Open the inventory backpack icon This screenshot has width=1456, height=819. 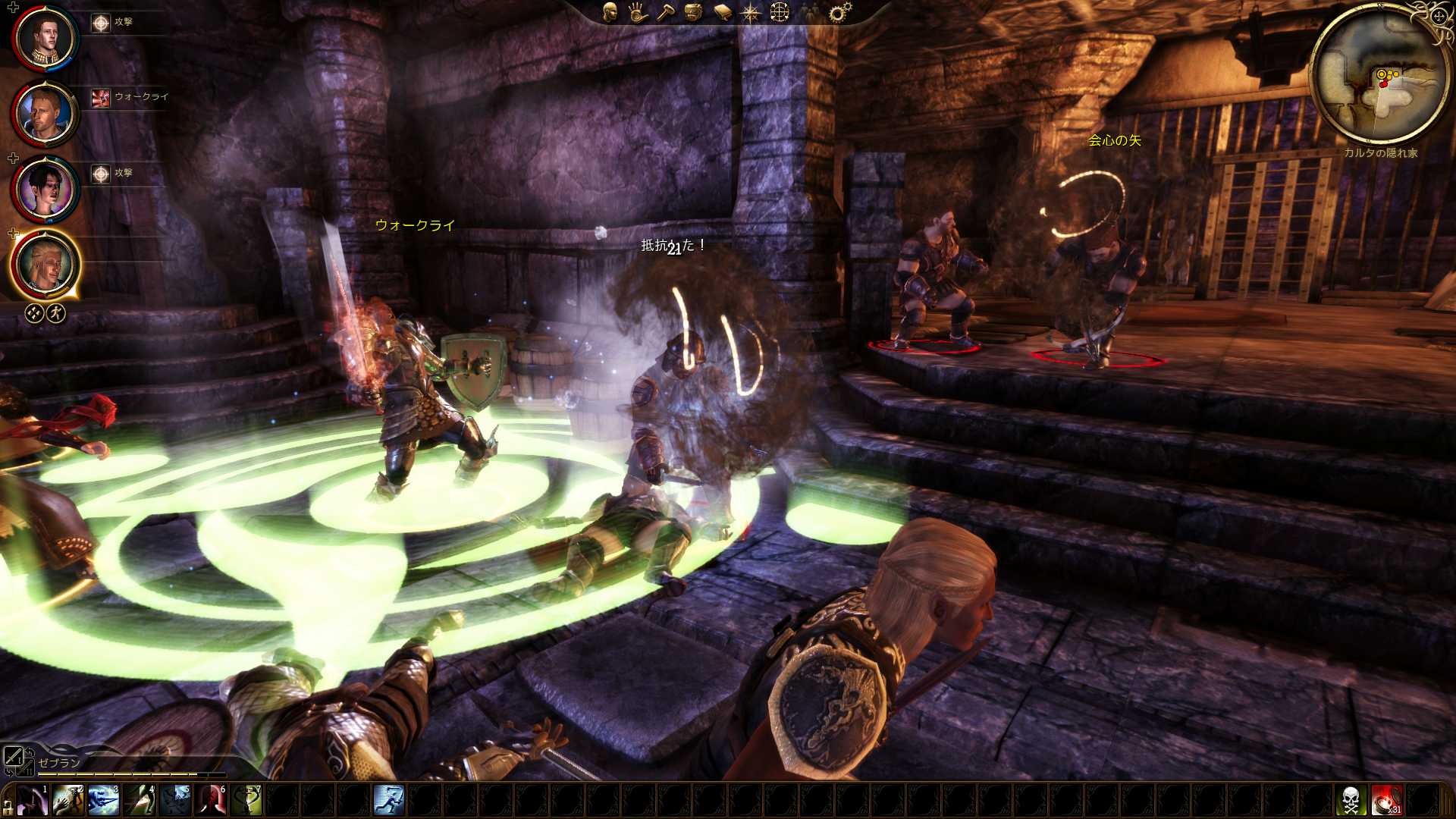(x=694, y=12)
